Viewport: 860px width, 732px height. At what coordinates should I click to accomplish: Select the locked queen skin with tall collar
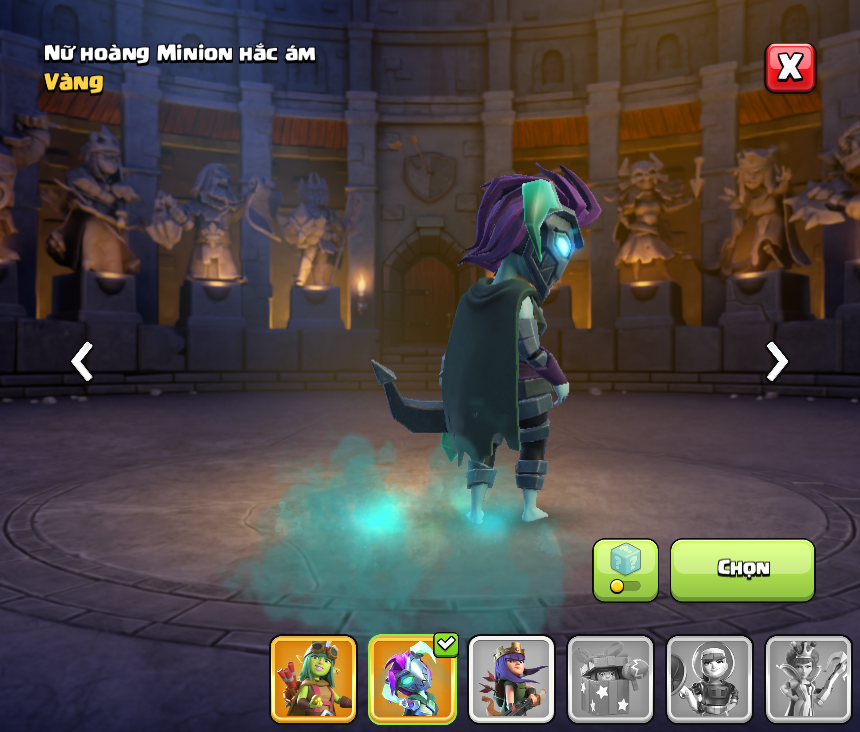pos(808,679)
